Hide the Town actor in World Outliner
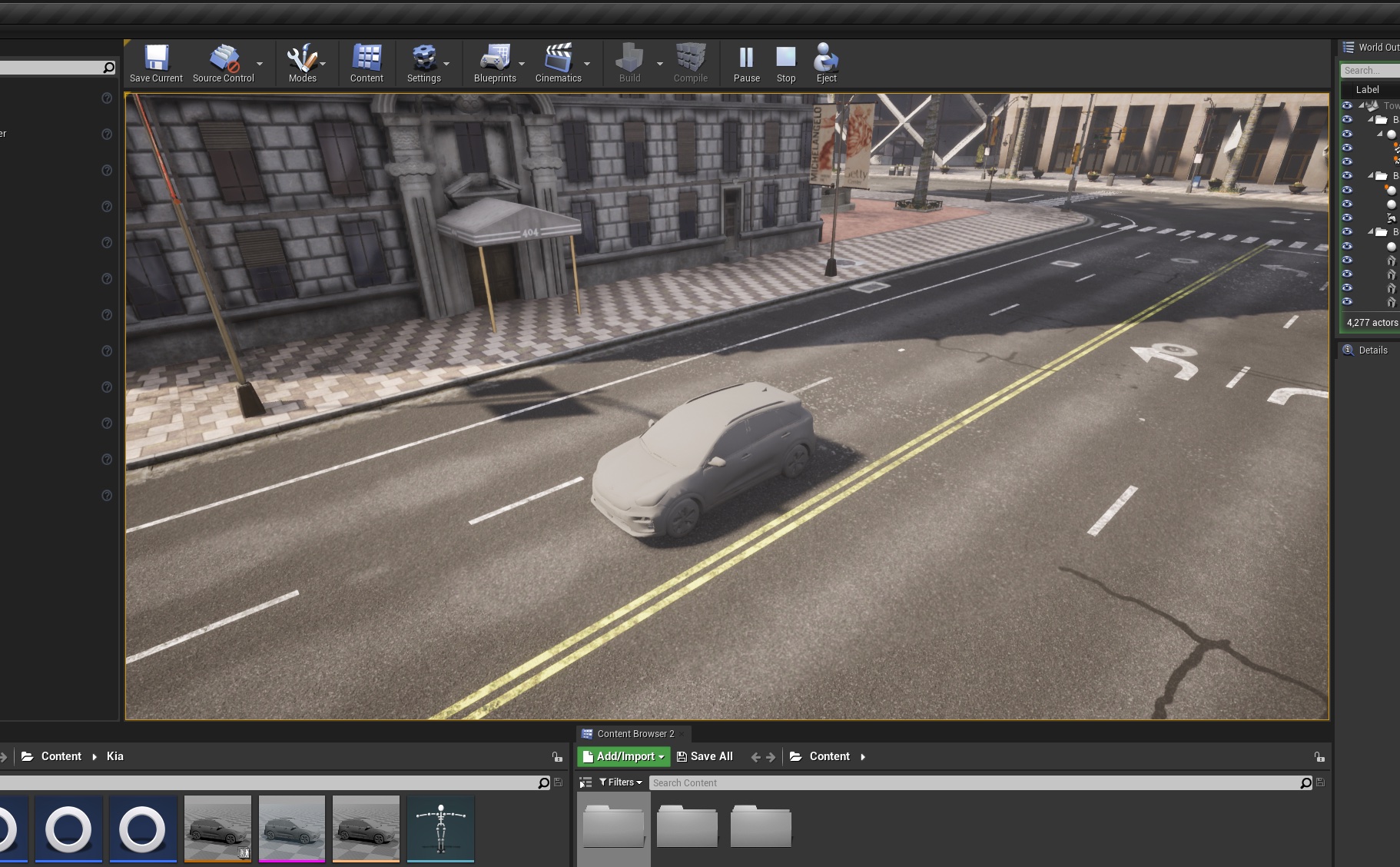 click(1348, 105)
